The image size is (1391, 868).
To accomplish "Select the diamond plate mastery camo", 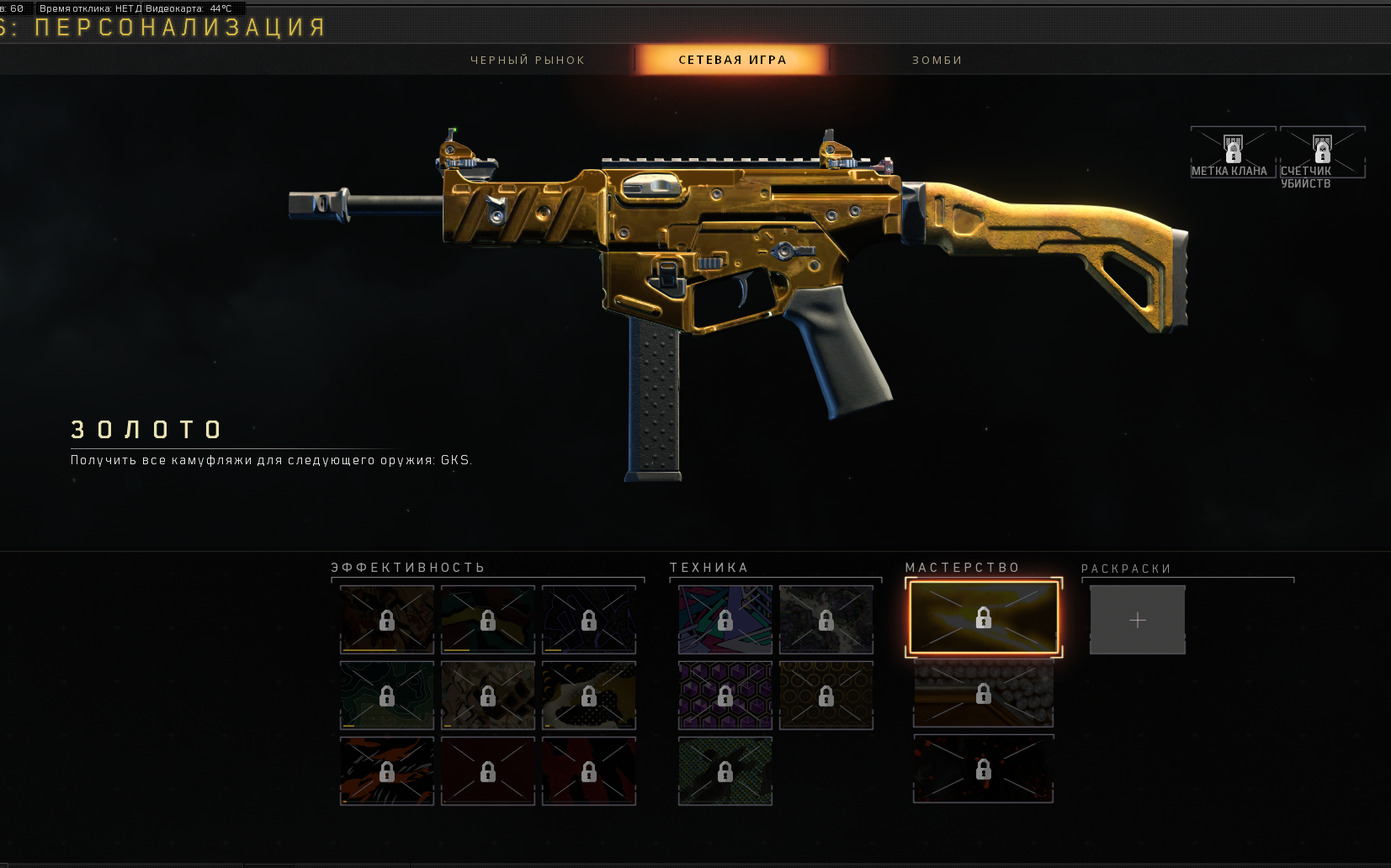I will click(x=983, y=694).
